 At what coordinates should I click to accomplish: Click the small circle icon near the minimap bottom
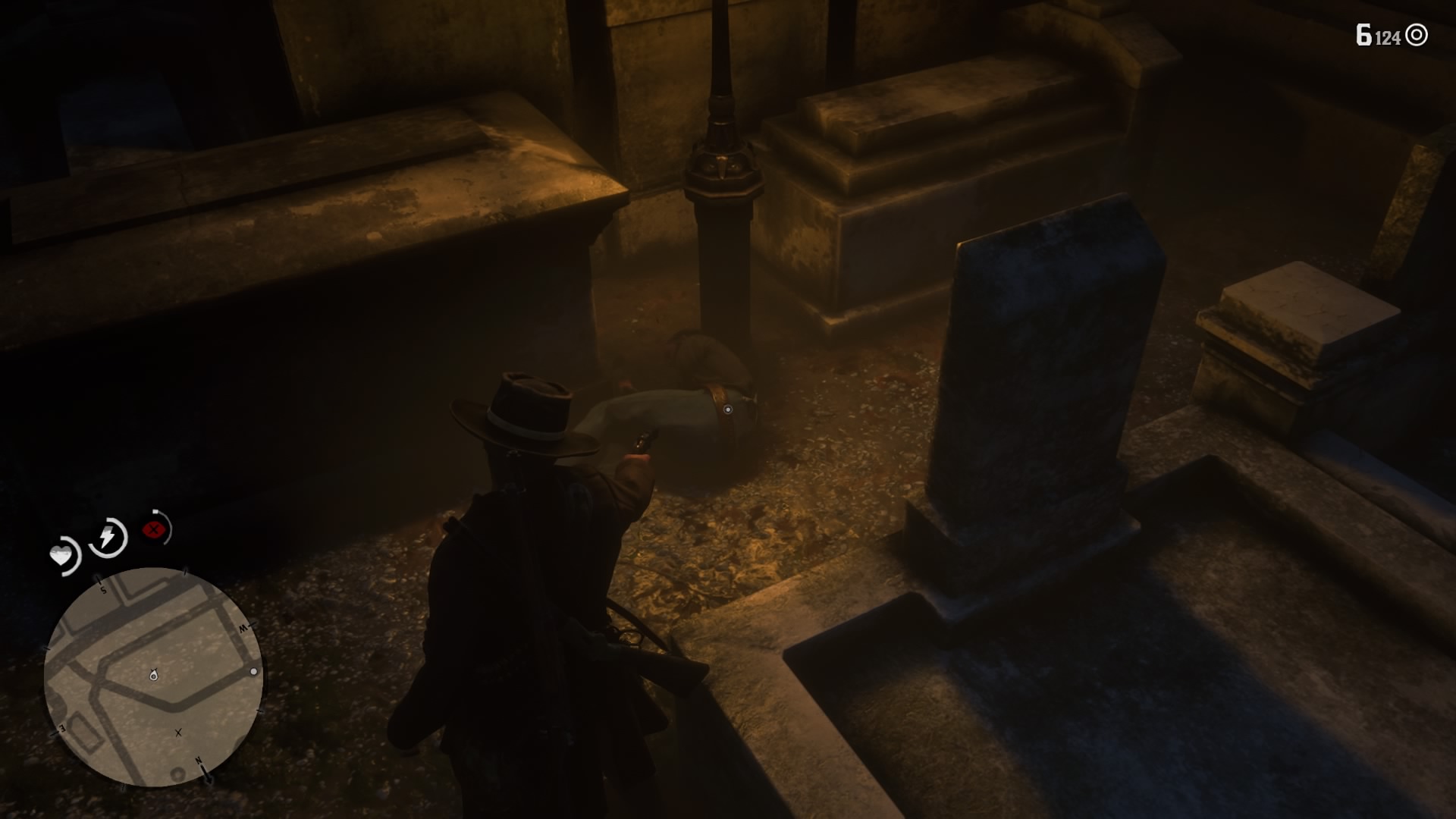(178, 773)
